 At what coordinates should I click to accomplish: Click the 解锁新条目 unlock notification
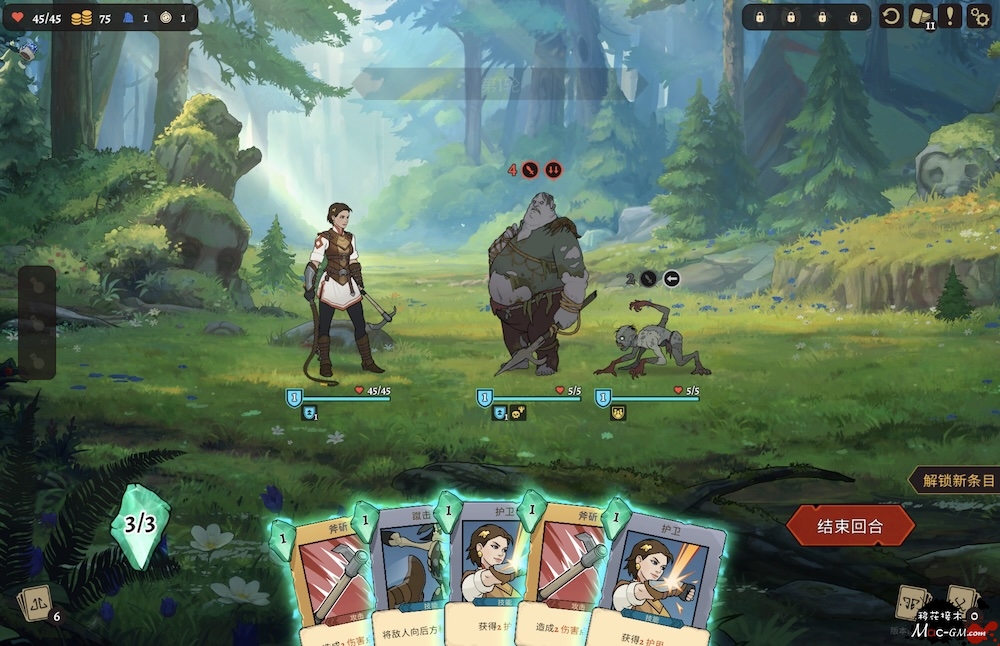coord(955,480)
